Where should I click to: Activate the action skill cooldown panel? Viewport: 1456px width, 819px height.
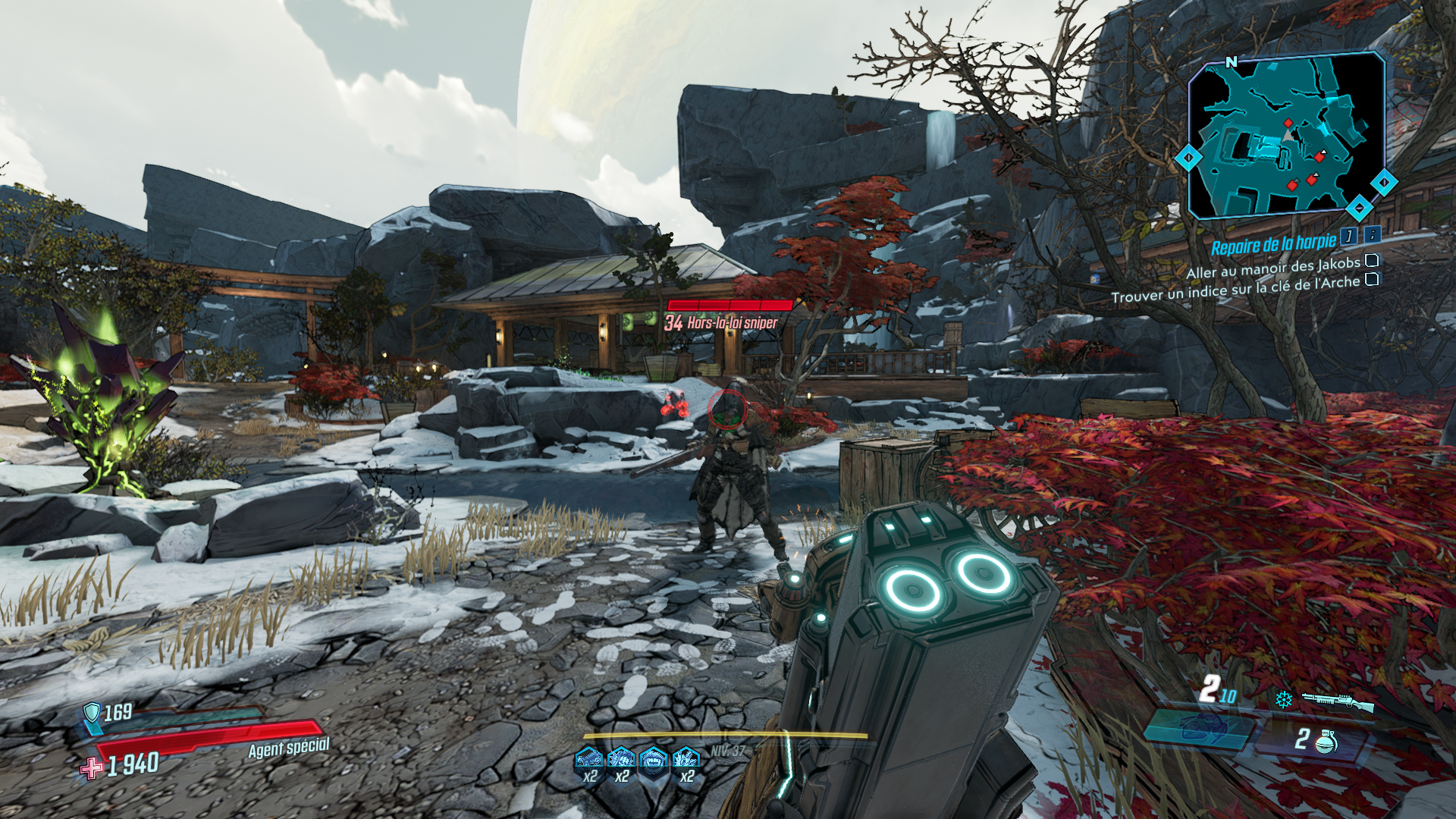coord(1198,728)
